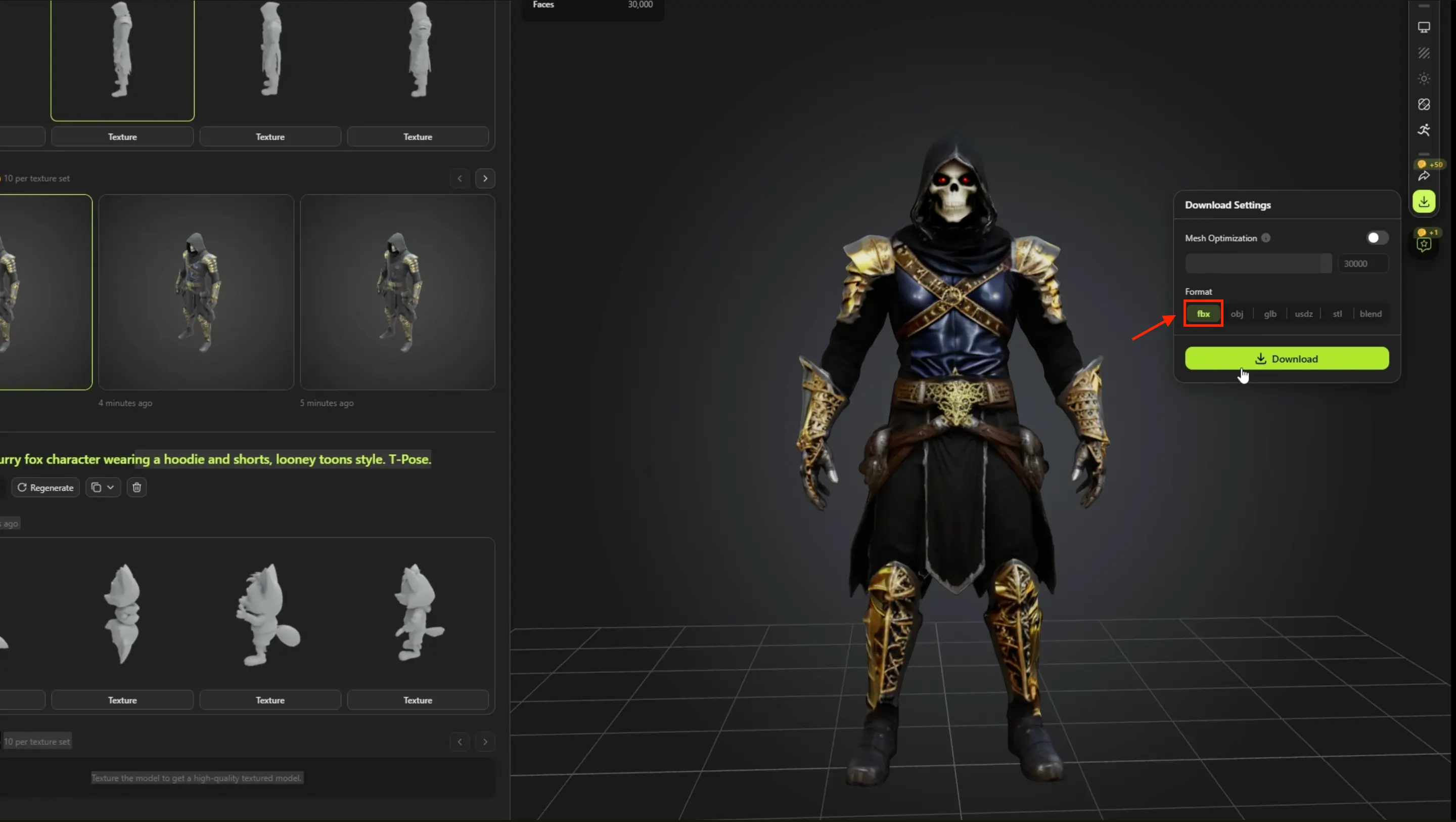Click Regenerate to redo the fox model

(45, 487)
